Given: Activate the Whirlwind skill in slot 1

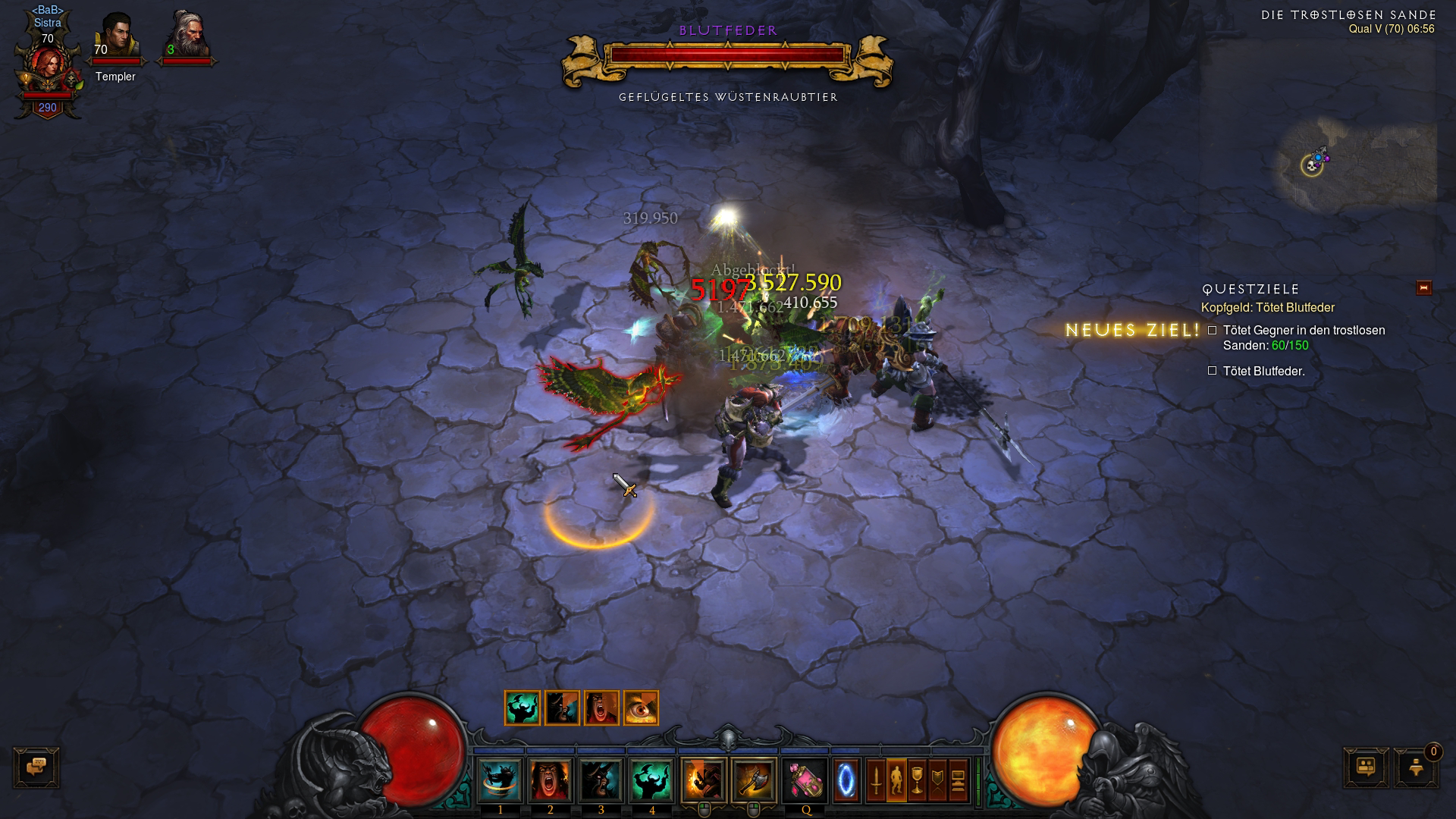Looking at the screenshot, I should (500, 780).
